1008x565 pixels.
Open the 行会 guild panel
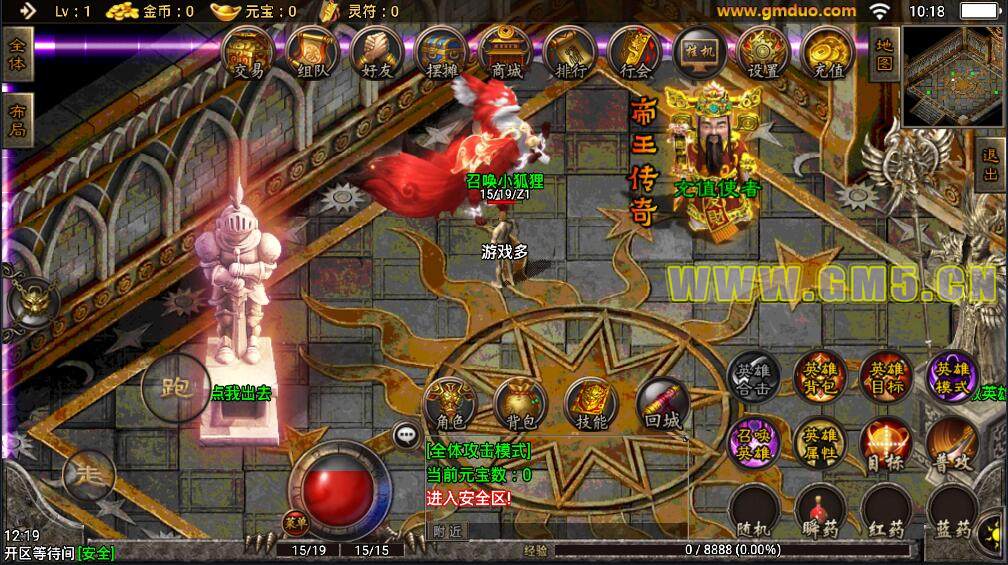[x=635, y=53]
